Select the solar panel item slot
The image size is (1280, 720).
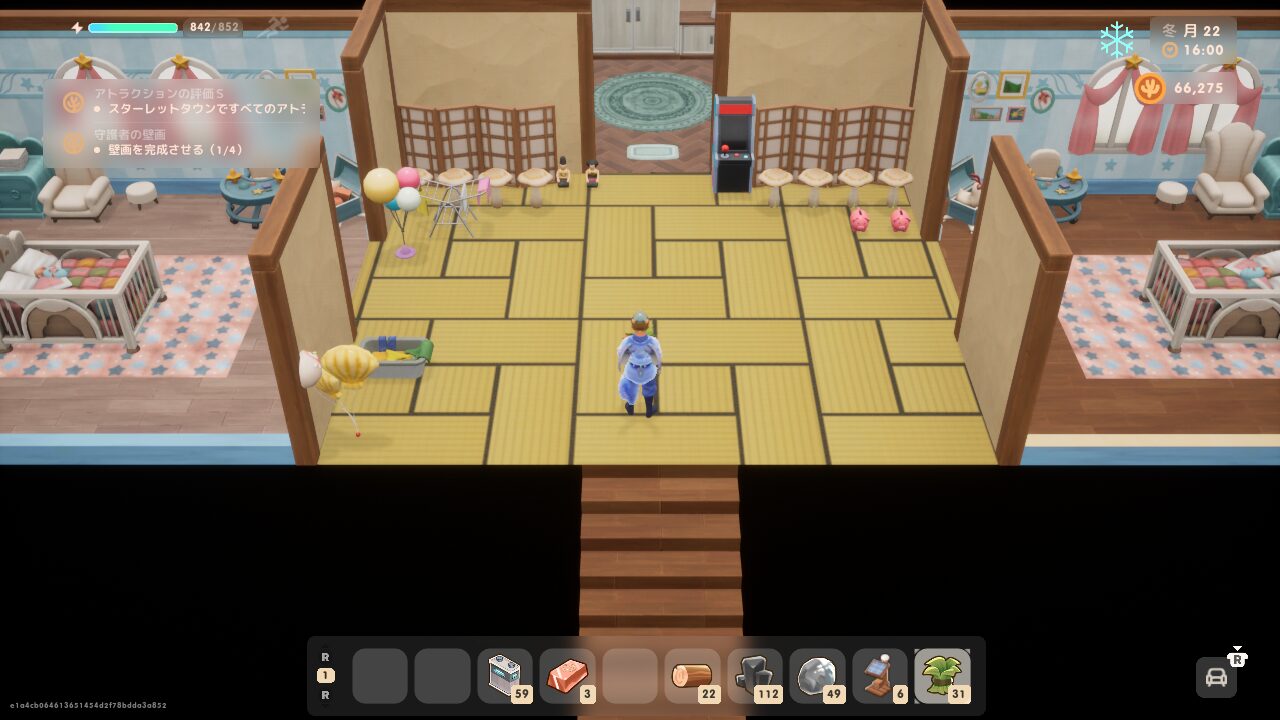pyautogui.click(x=879, y=676)
